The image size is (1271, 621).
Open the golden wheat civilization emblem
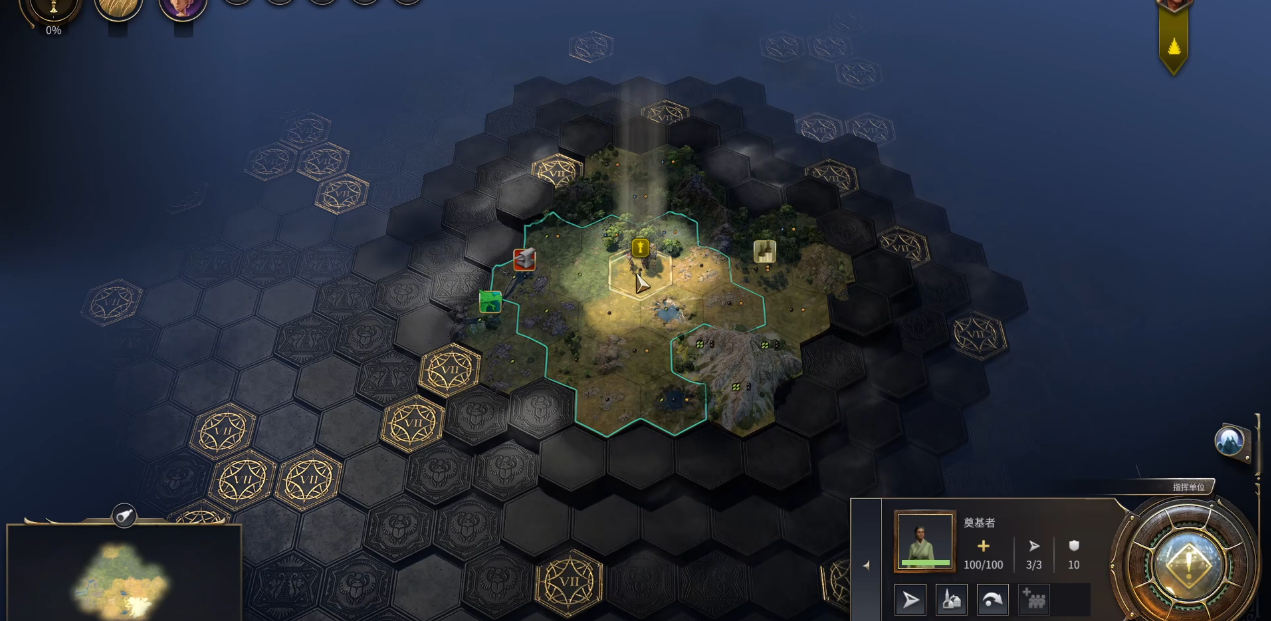pos(118,6)
